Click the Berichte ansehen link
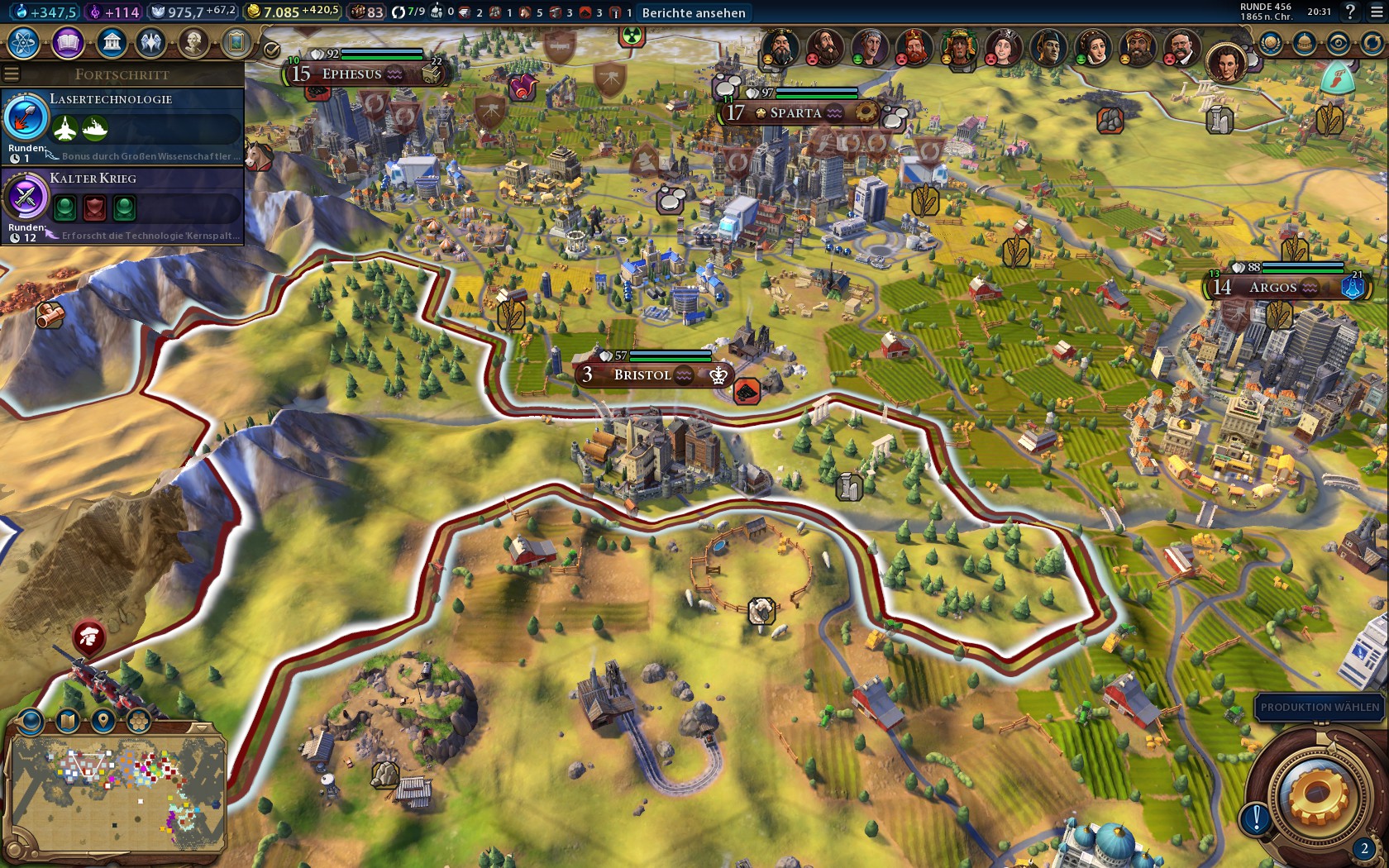1389x868 pixels. pos(693,12)
